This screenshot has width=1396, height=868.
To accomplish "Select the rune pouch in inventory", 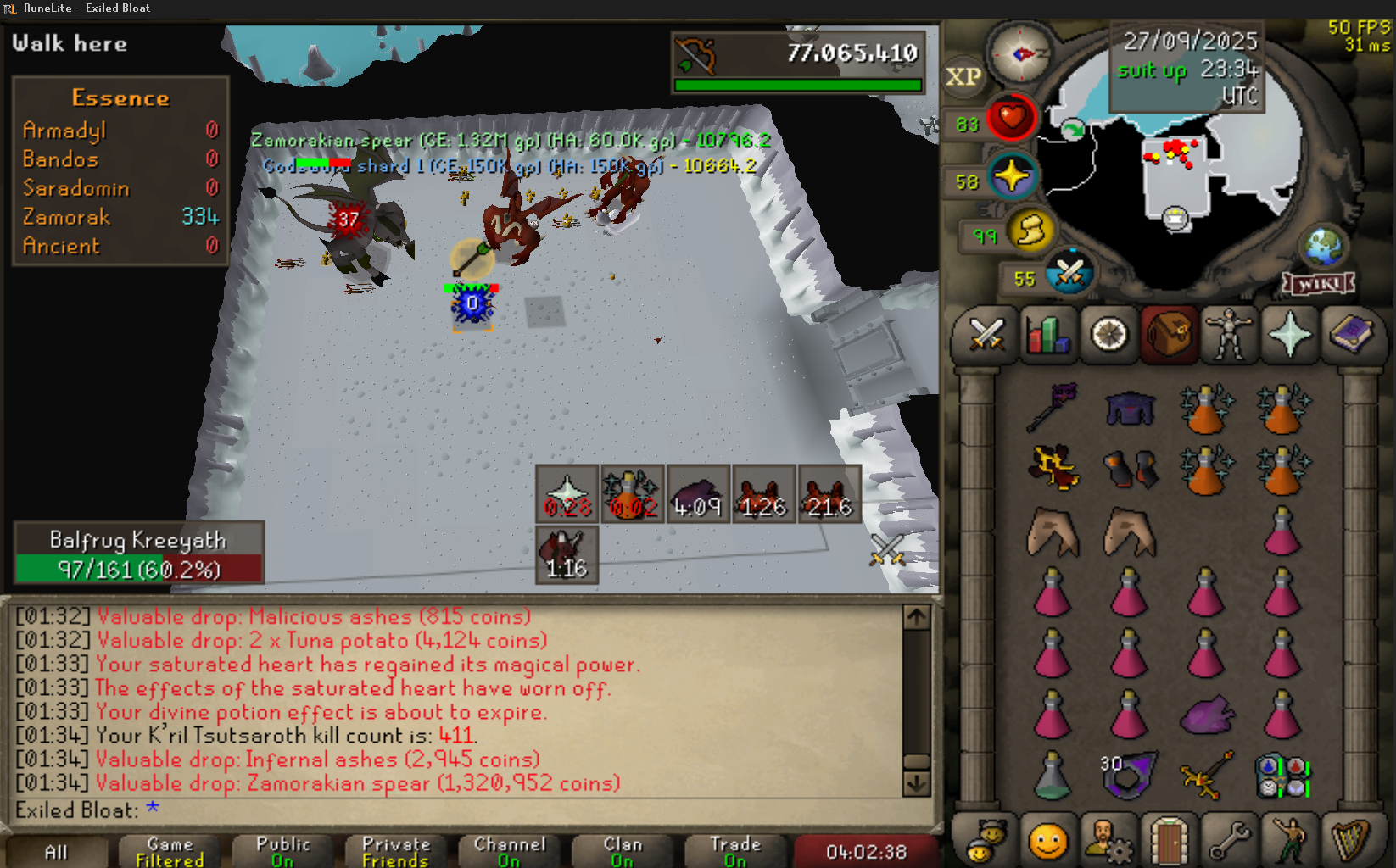I will 1283,776.
